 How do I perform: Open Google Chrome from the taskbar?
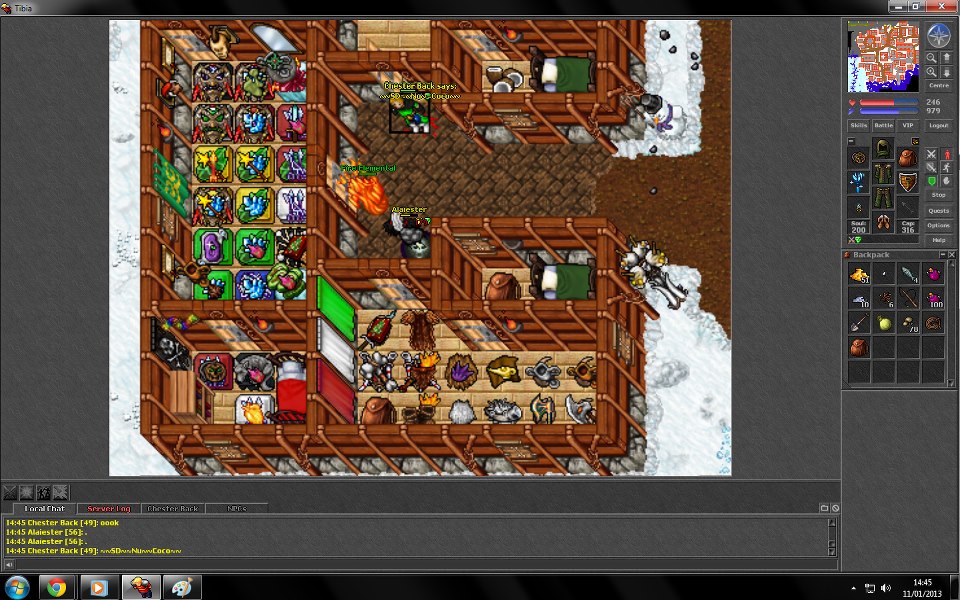(56, 587)
